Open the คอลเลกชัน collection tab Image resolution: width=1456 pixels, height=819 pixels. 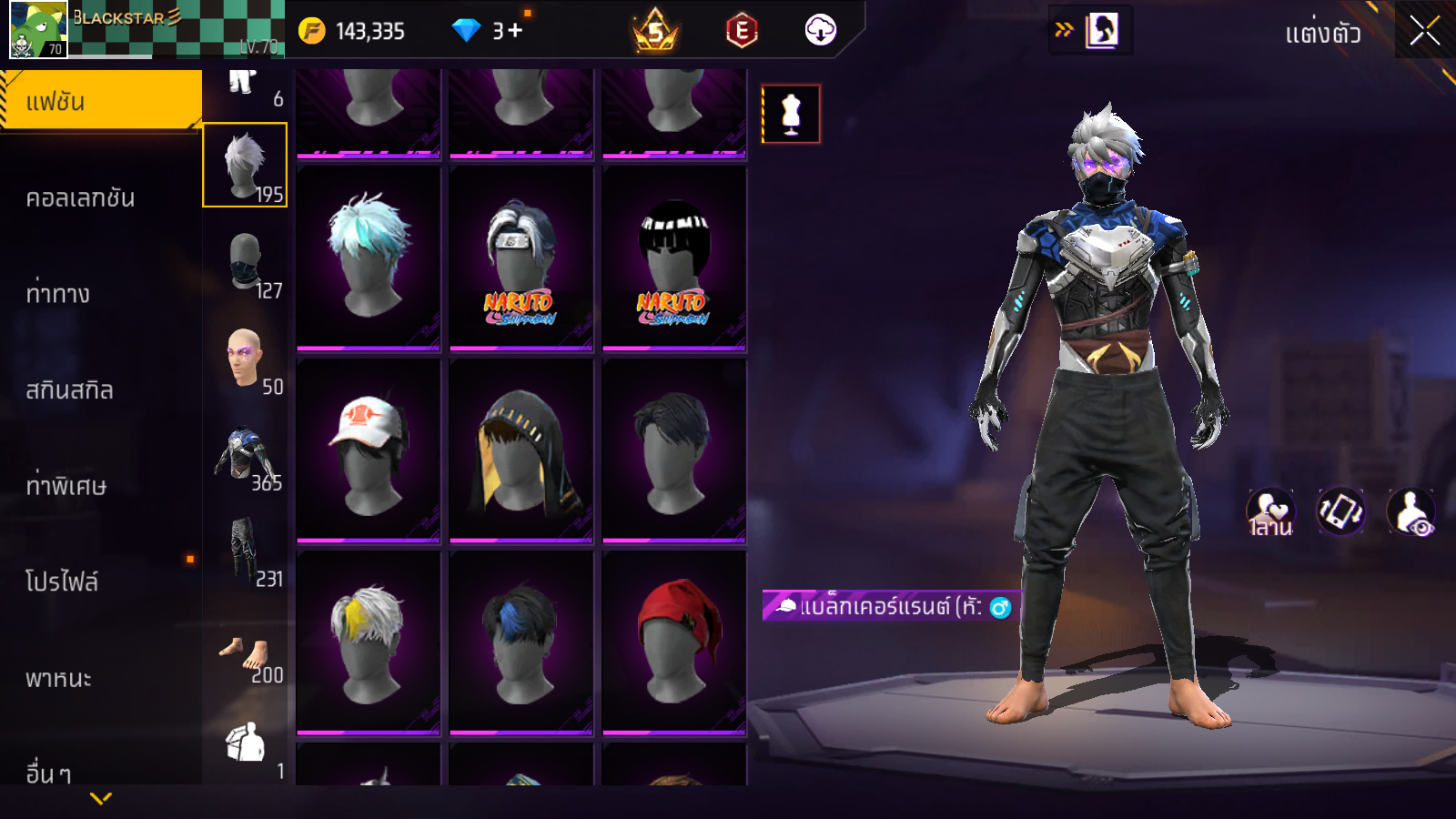tap(81, 198)
